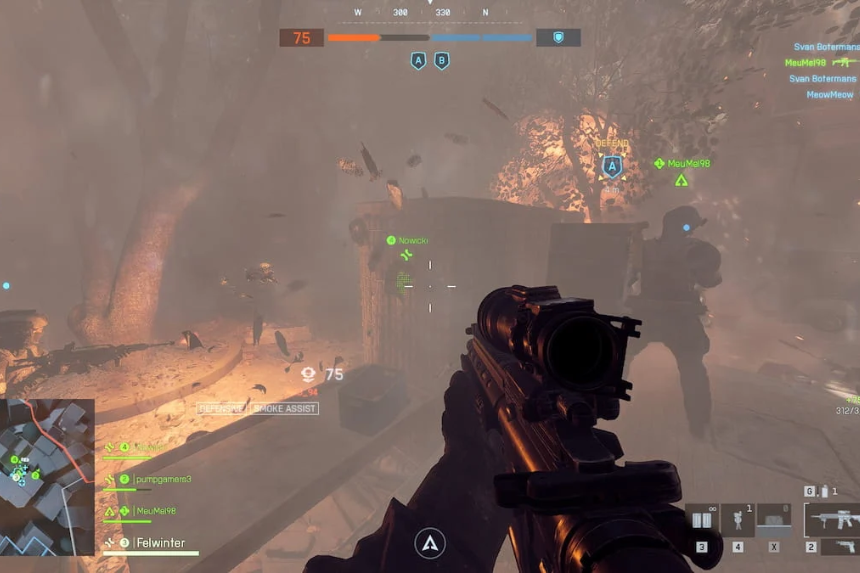Select the grenade icon above weapons
860x573 pixels.
pos(824,491)
